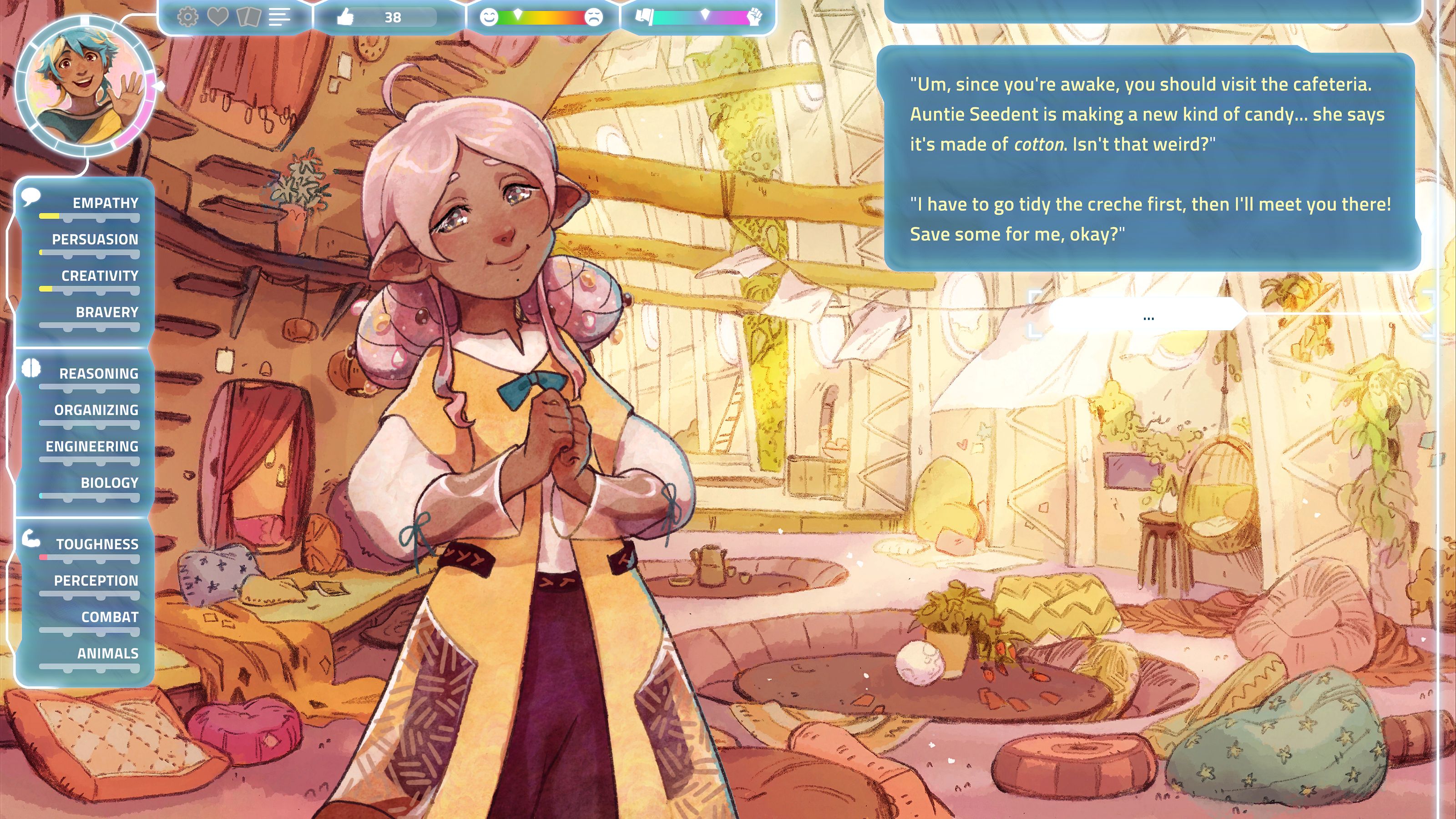Select the Persuasion skill

[95, 240]
